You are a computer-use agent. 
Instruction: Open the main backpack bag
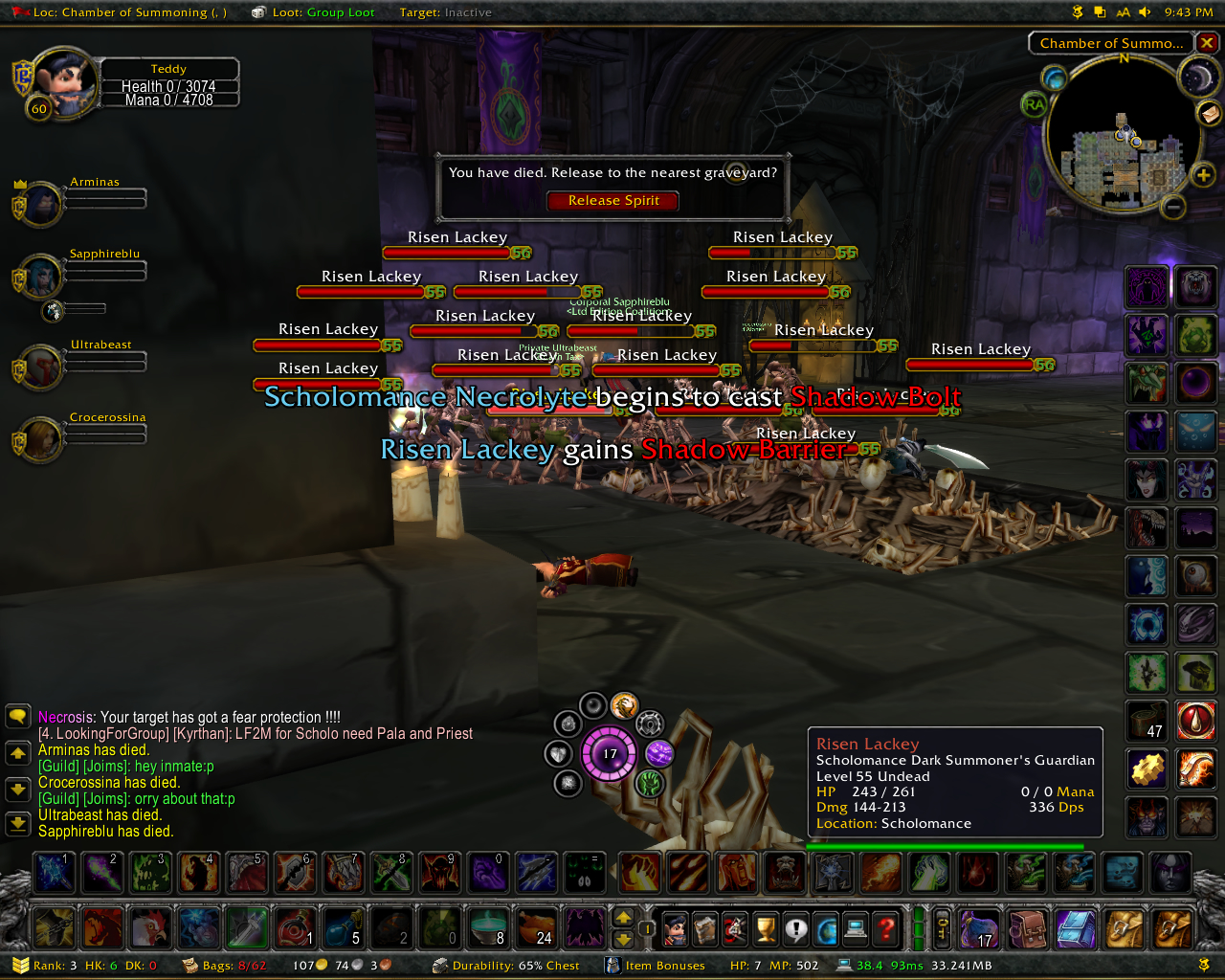pos(1171,928)
